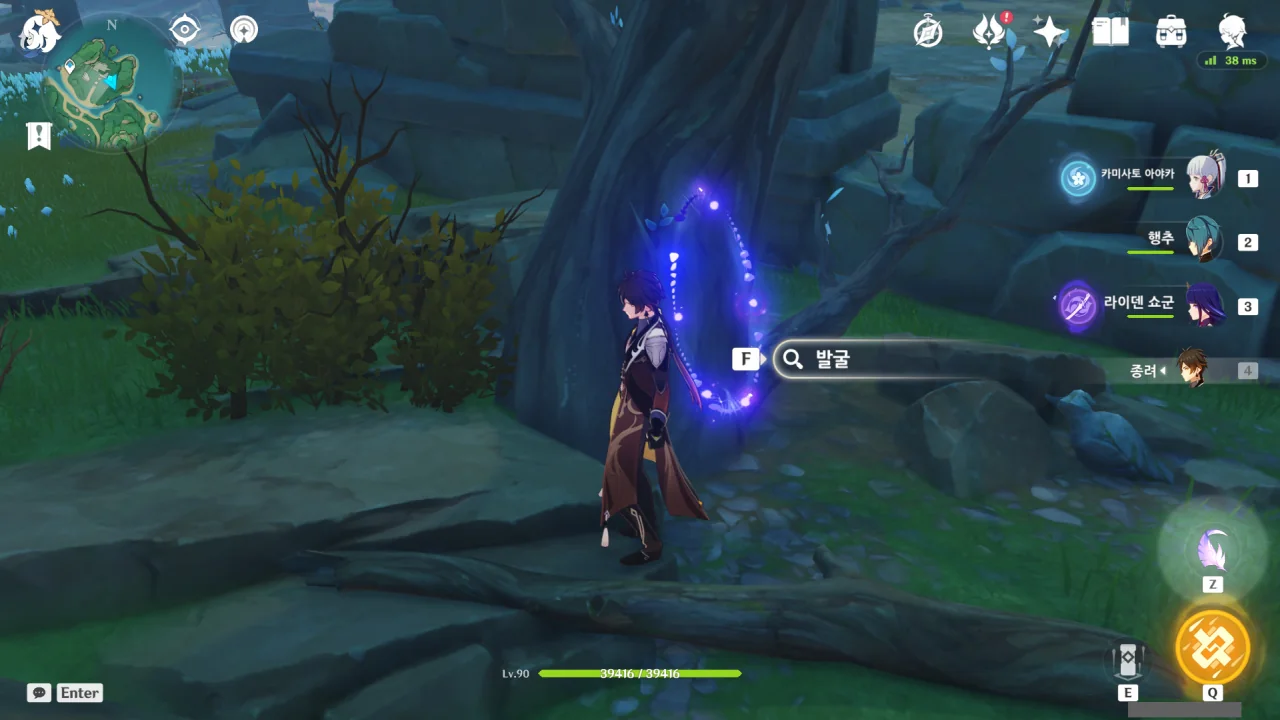The width and height of the screenshot is (1280, 720).
Task: Activate the golden elemental burst button
Action: click(x=1212, y=646)
